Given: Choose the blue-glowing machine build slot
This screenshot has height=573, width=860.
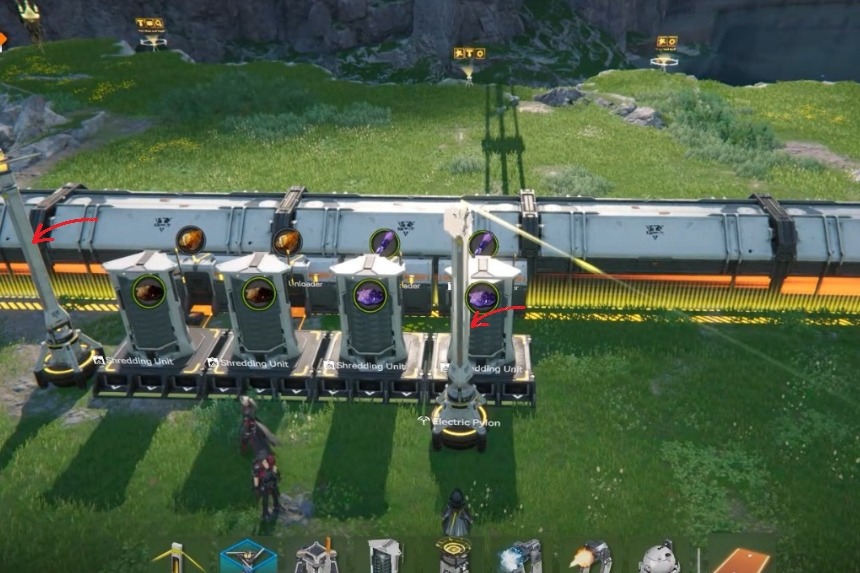Looking at the screenshot, I should [520, 556].
